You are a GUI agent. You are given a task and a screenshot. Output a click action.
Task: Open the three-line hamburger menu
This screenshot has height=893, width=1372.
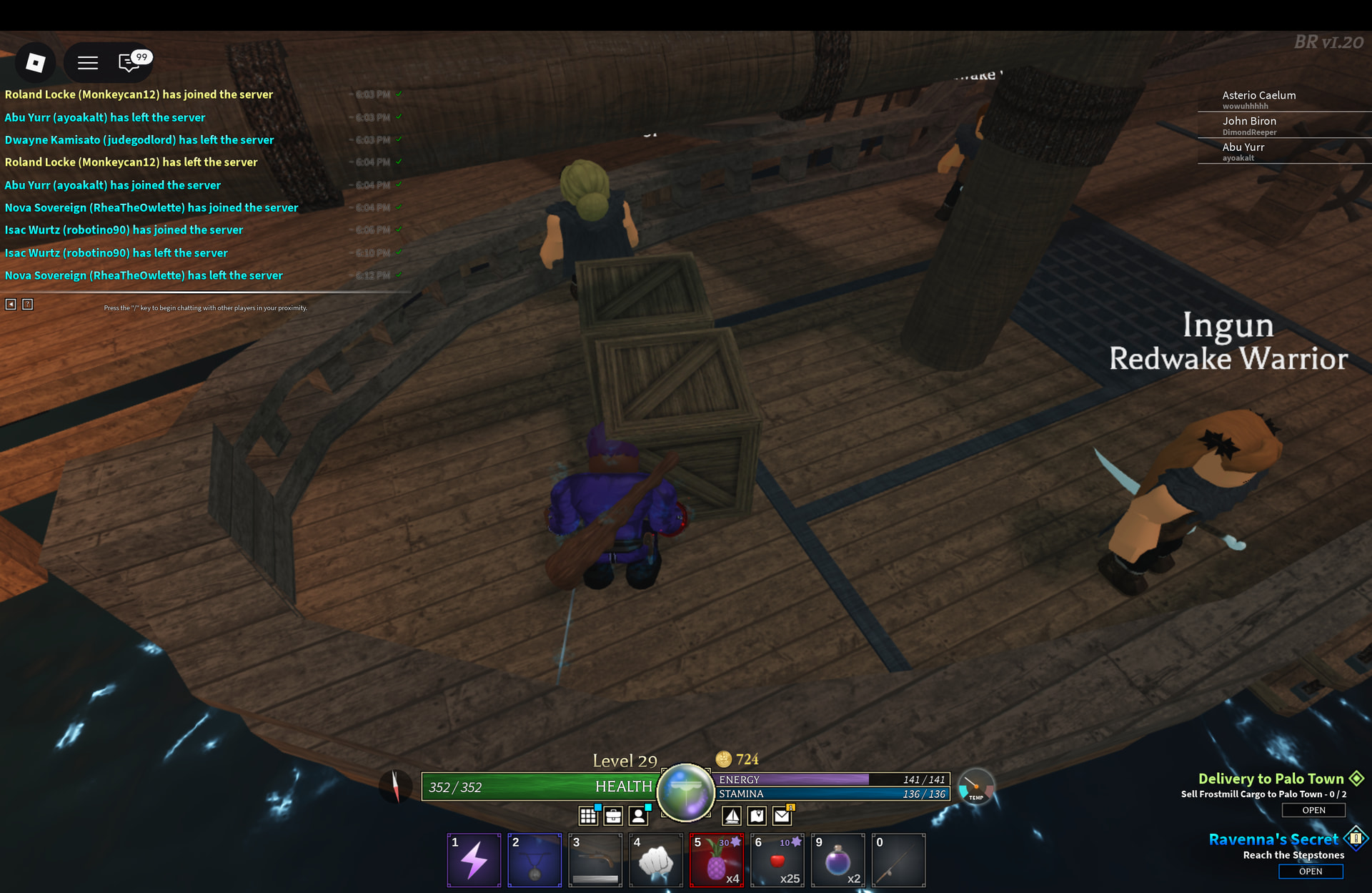pyautogui.click(x=88, y=63)
